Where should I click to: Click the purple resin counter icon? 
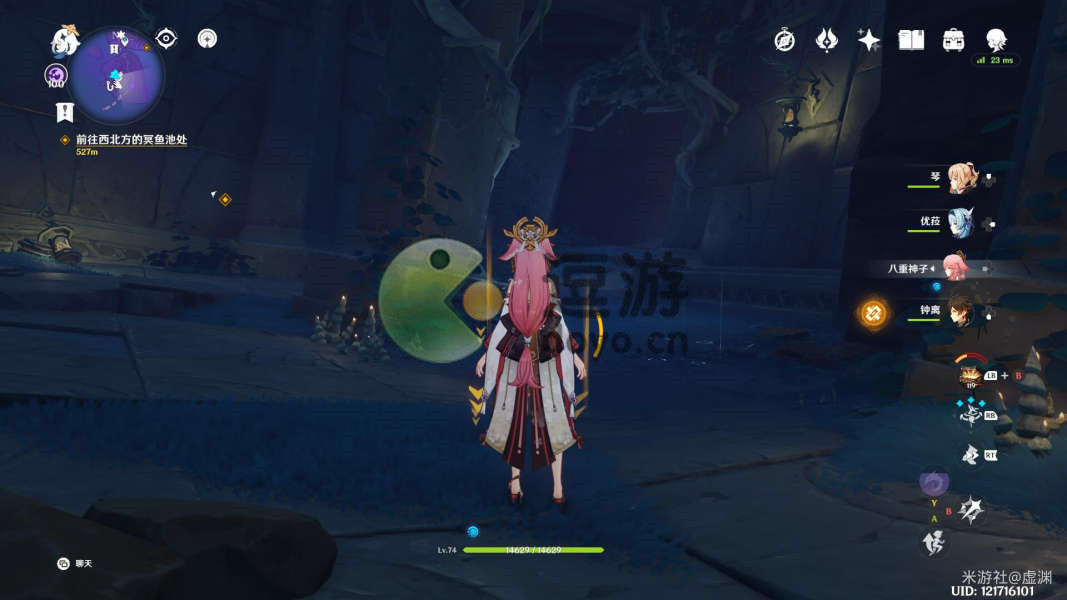pyautogui.click(x=55, y=75)
